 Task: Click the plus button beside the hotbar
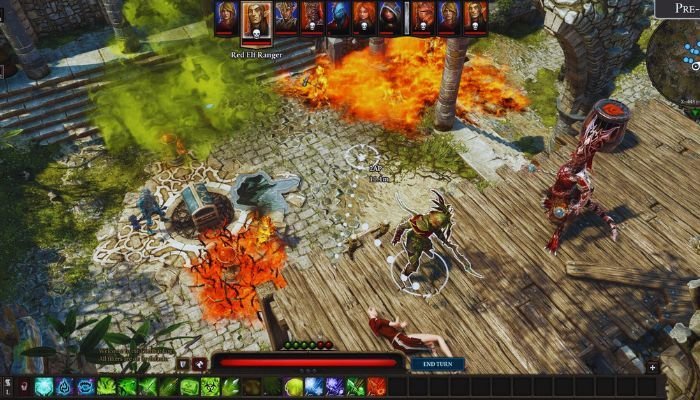(x=652, y=368)
